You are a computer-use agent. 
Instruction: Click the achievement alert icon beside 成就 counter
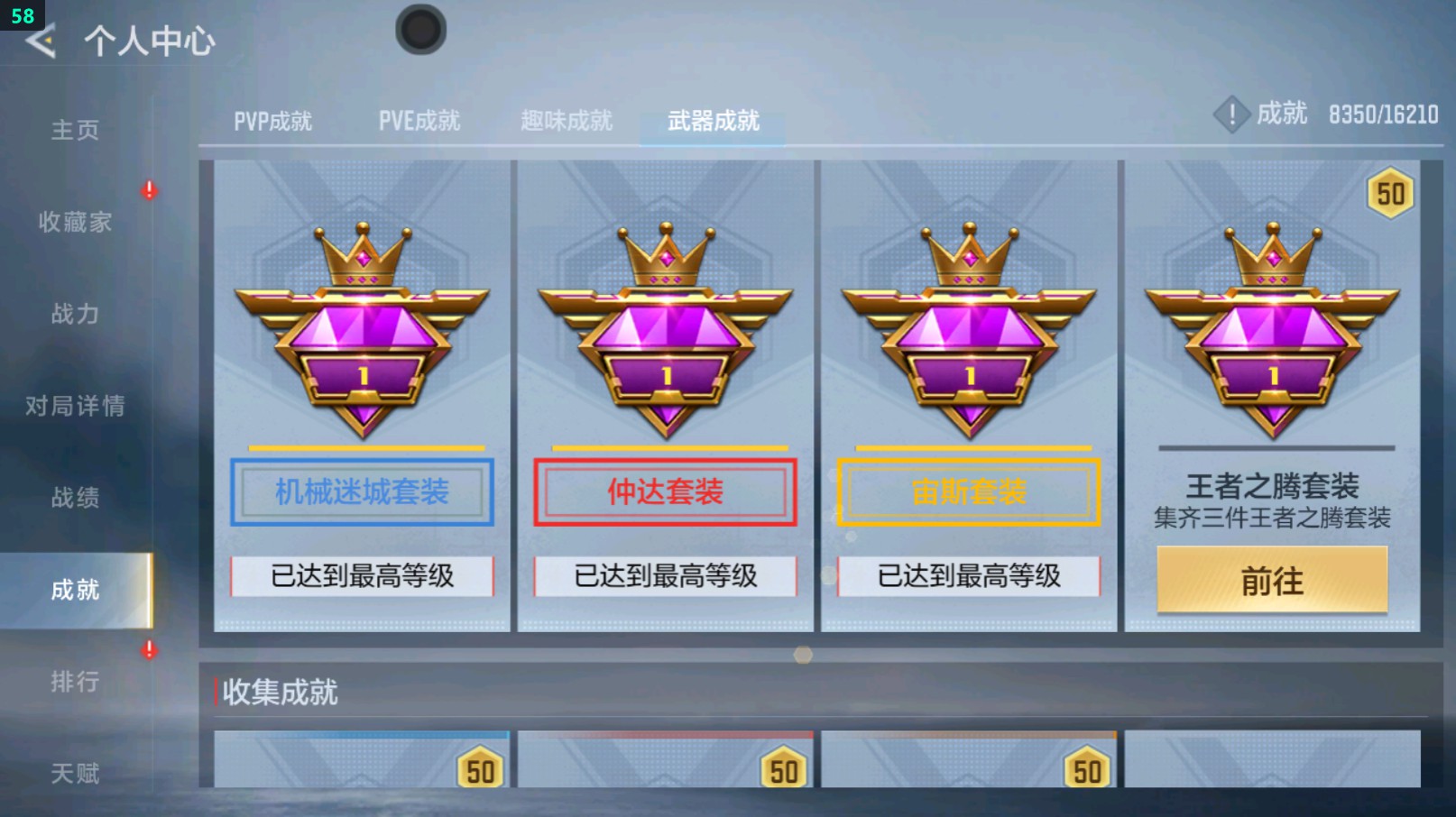1230,115
